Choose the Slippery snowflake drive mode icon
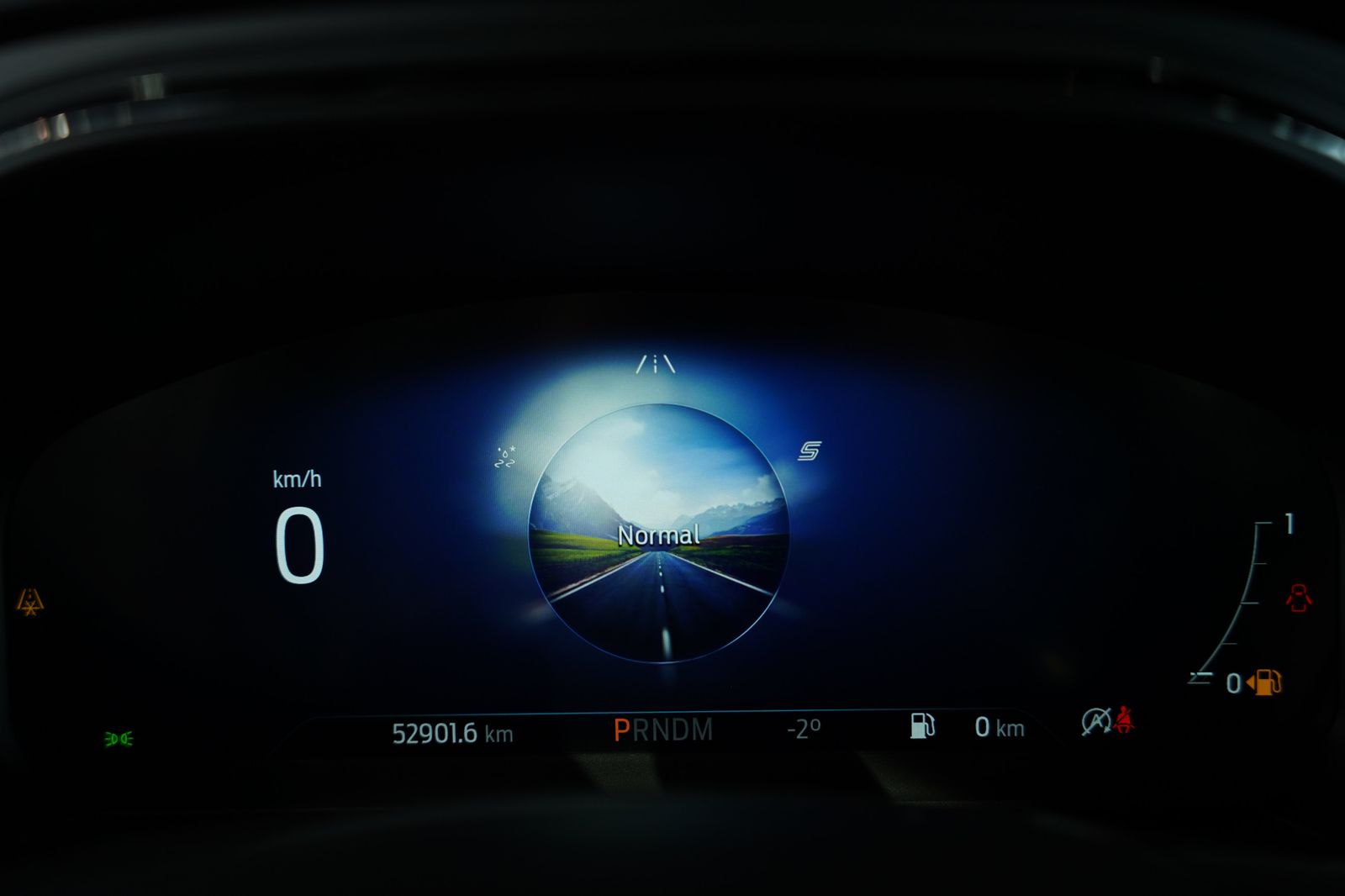Viewport: 1345px width, 896px height. click(504, 458)
